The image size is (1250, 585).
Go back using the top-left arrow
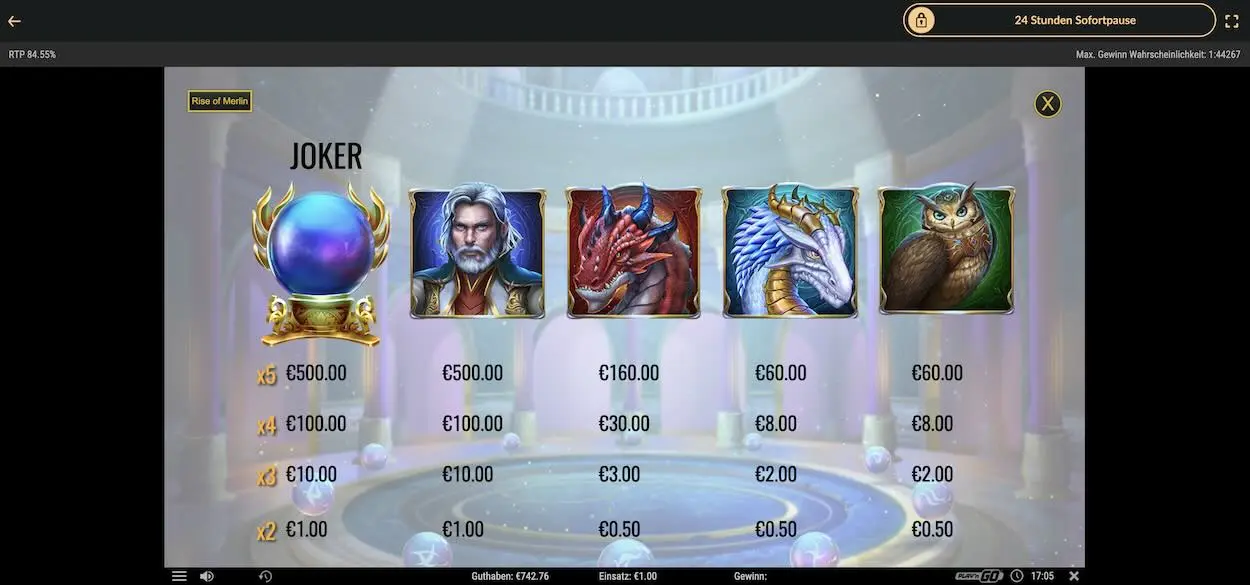coord(14,21)
